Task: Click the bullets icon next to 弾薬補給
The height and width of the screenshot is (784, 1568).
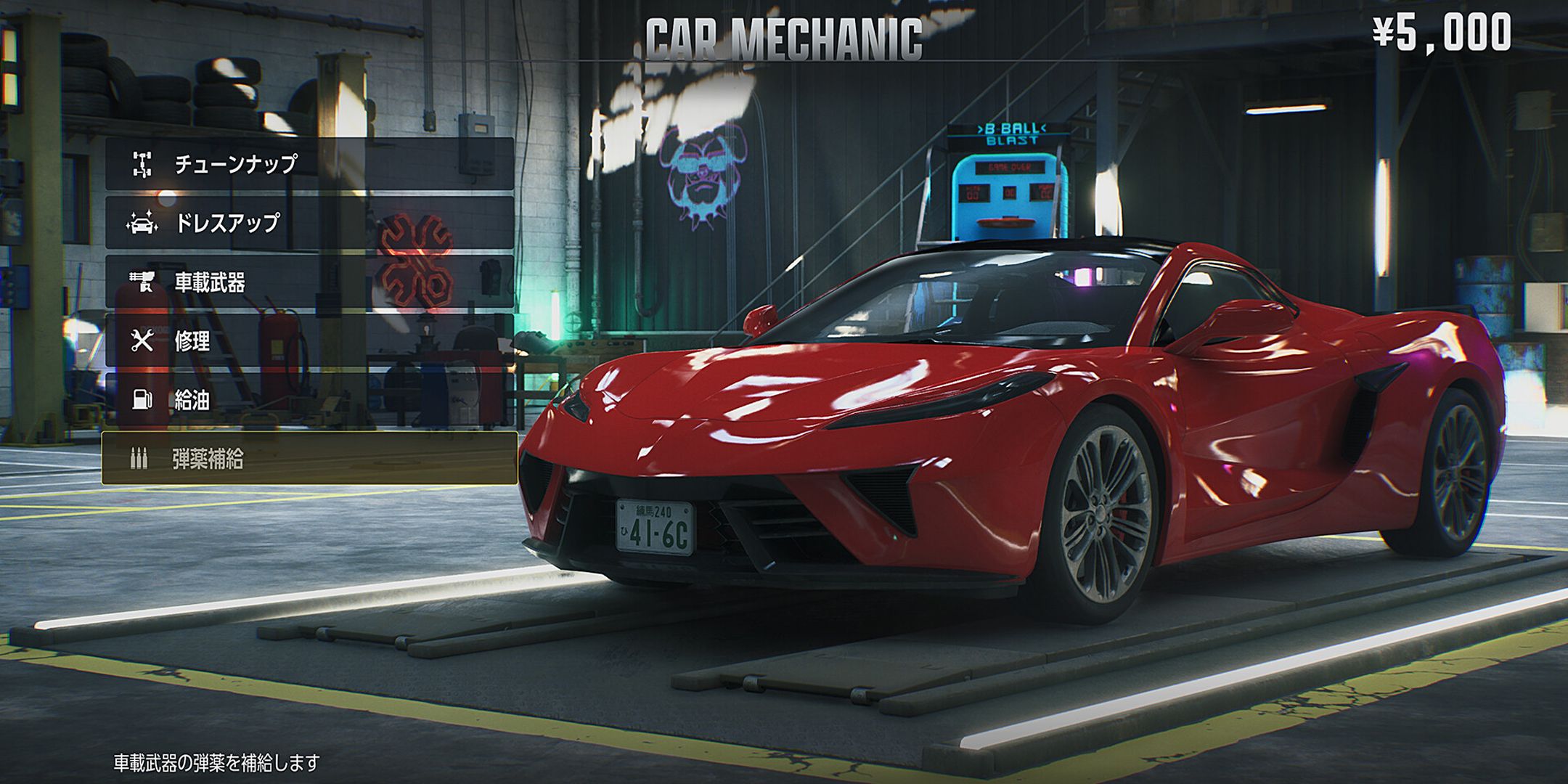Action: pos(139,457)
